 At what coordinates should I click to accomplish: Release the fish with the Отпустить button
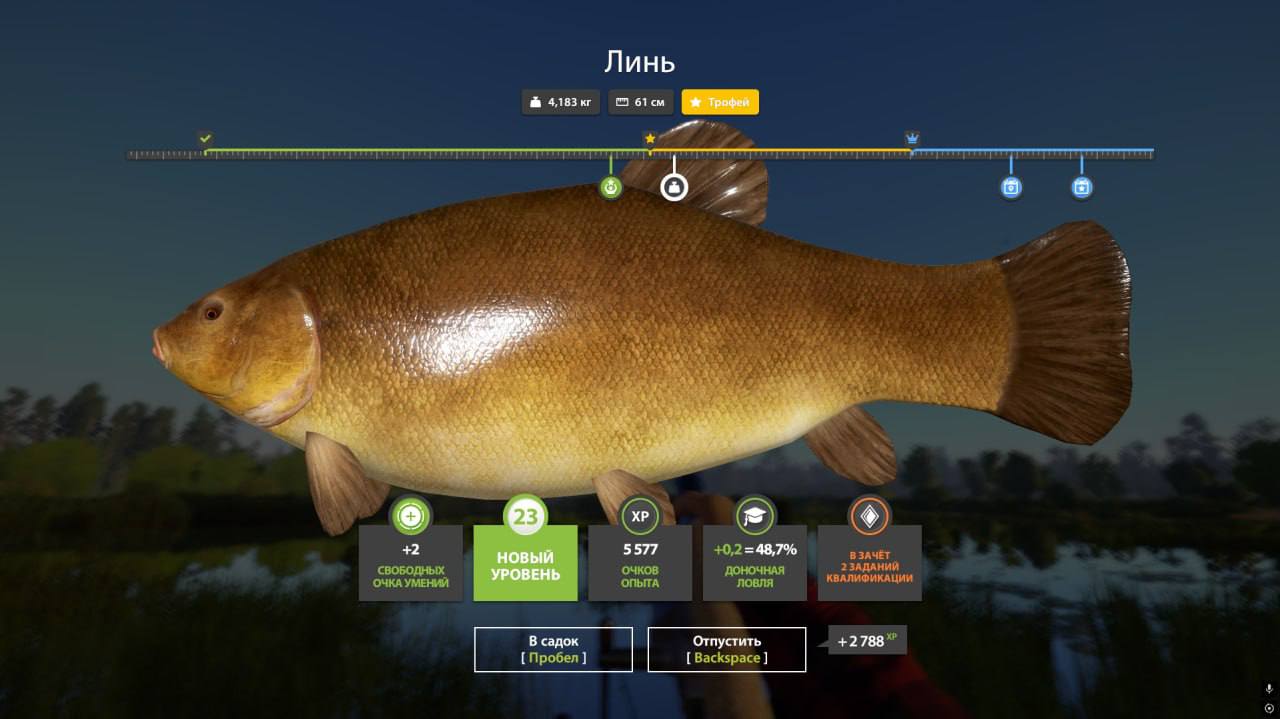[x=726, y=649]
